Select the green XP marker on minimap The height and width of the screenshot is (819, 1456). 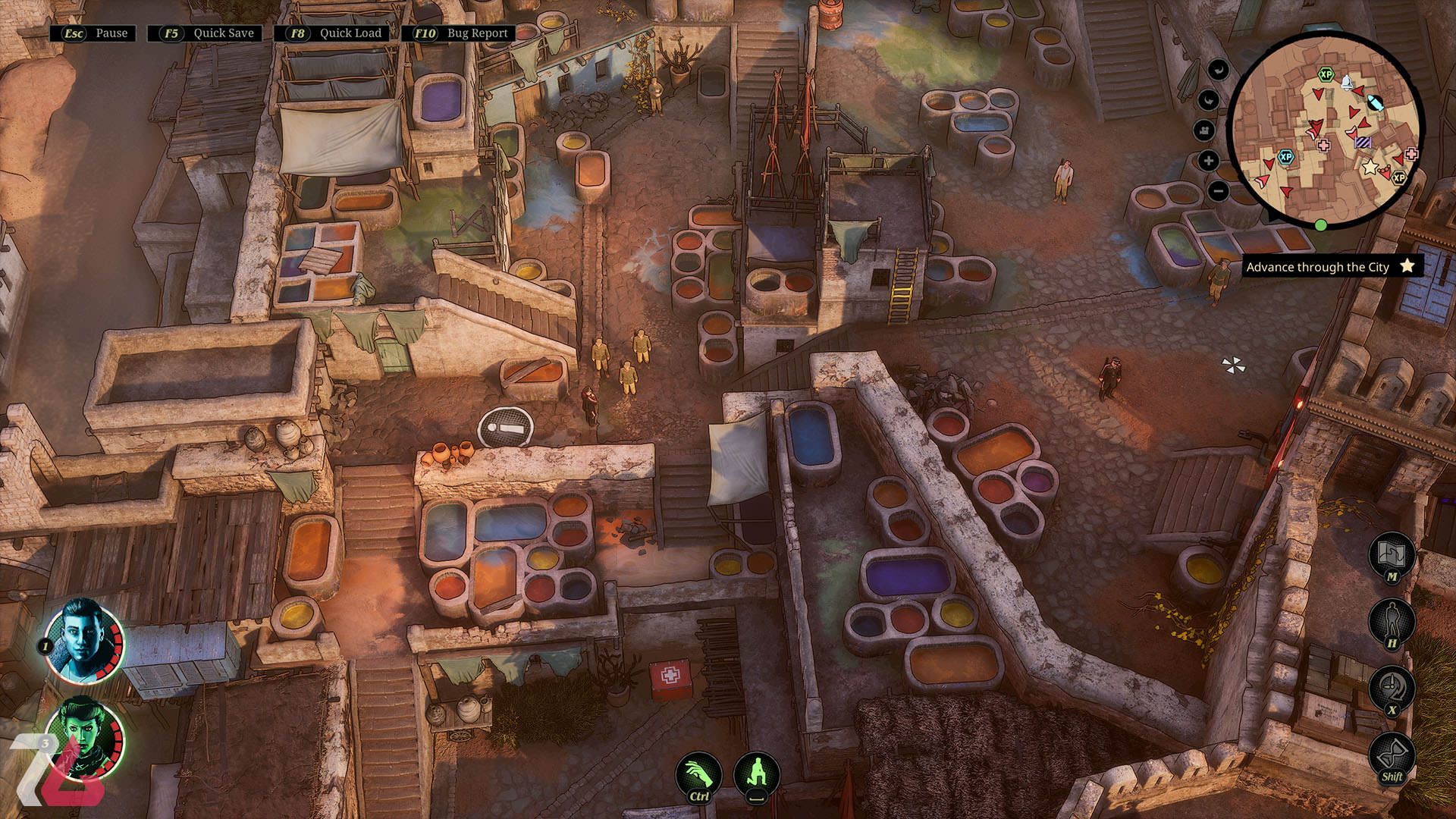1326,74
